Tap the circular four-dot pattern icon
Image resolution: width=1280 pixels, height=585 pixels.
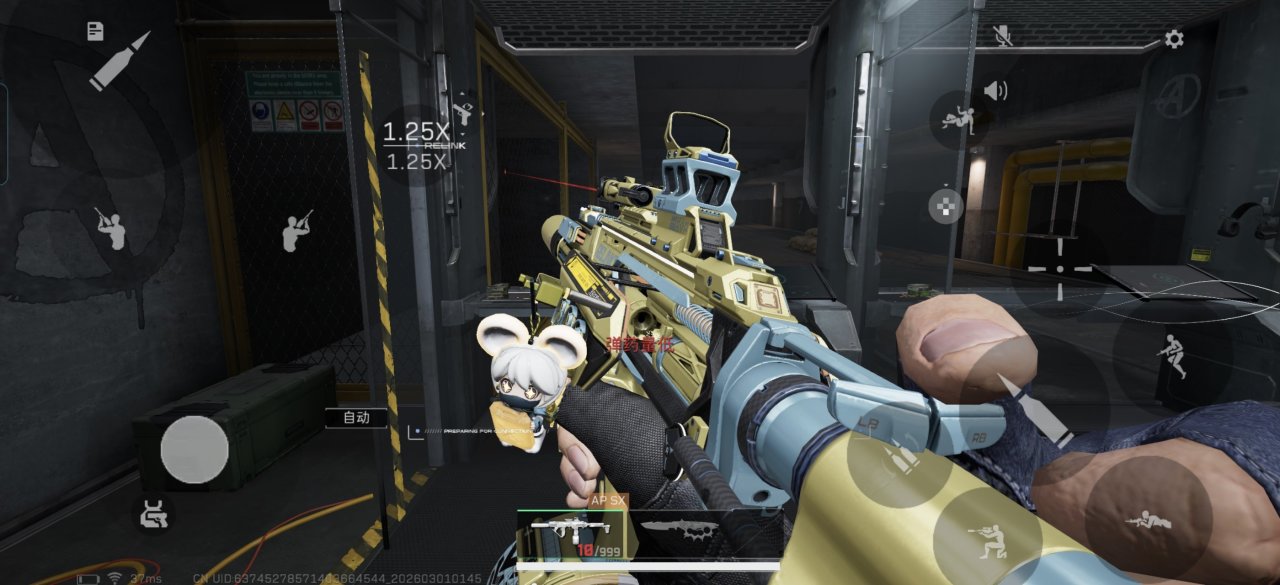[946, 205]
